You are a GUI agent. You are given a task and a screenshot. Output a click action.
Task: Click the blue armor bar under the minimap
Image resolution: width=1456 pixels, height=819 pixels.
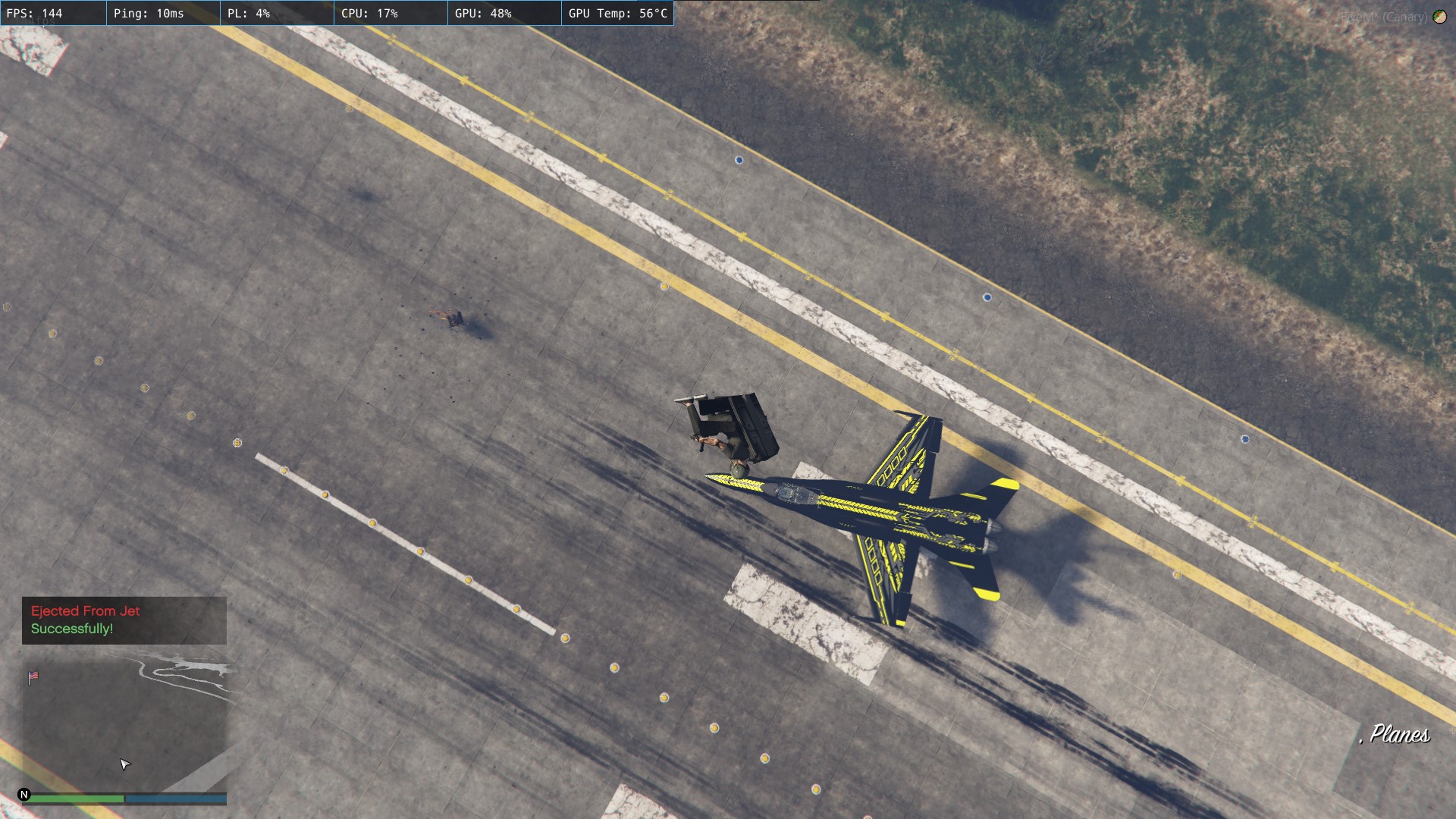click(174, 799)
